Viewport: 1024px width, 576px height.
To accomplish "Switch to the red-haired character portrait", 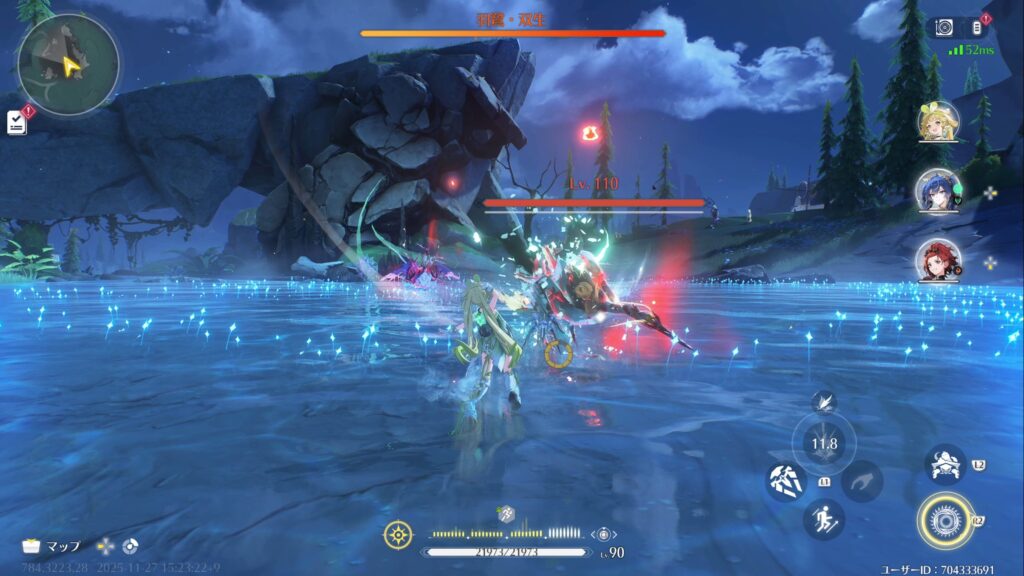I will [938, 260].
